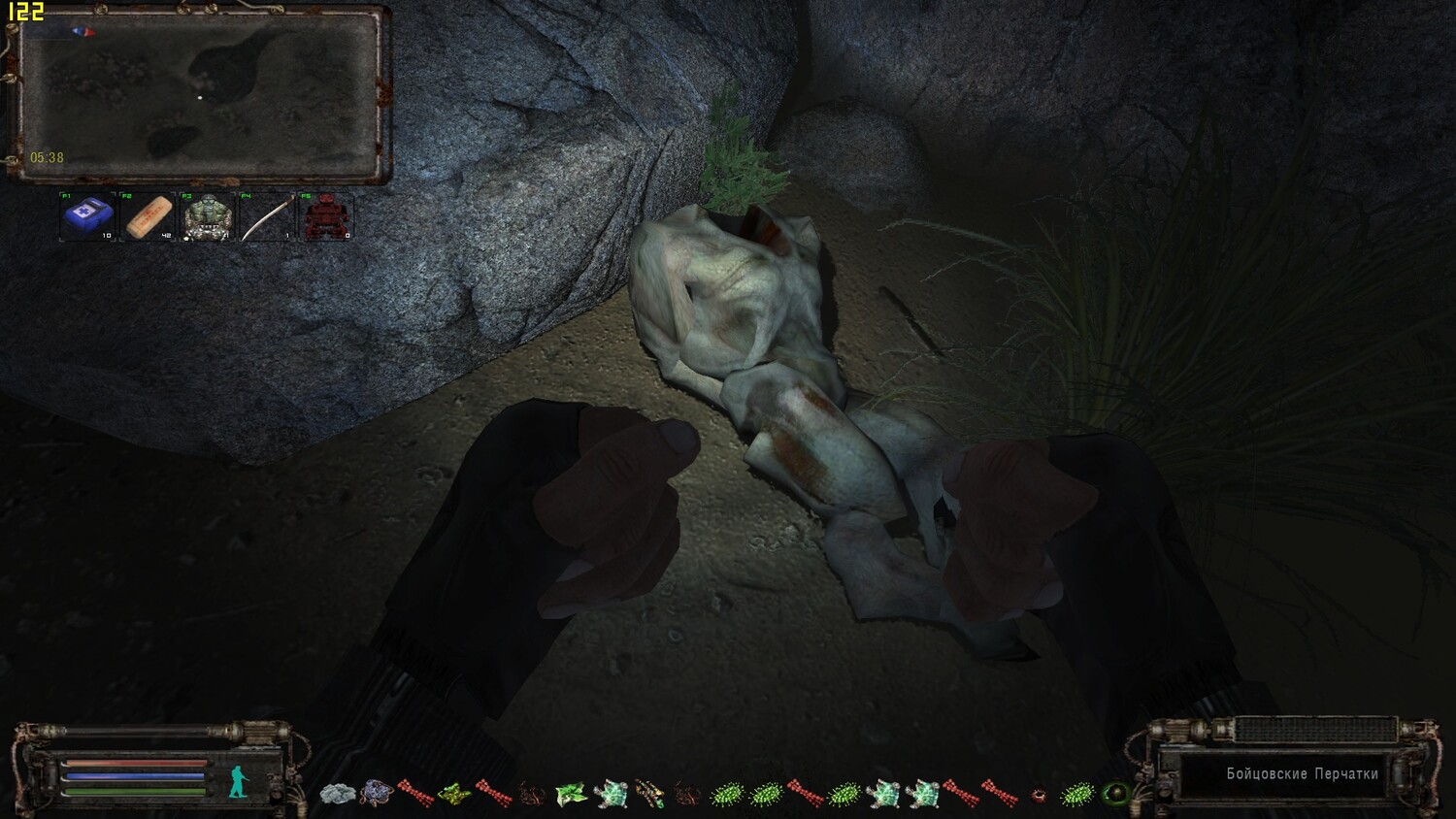The image size is (1456, 819).
Task: Pick the red armor suit slot F5
Action: click(x=325, y=216)
